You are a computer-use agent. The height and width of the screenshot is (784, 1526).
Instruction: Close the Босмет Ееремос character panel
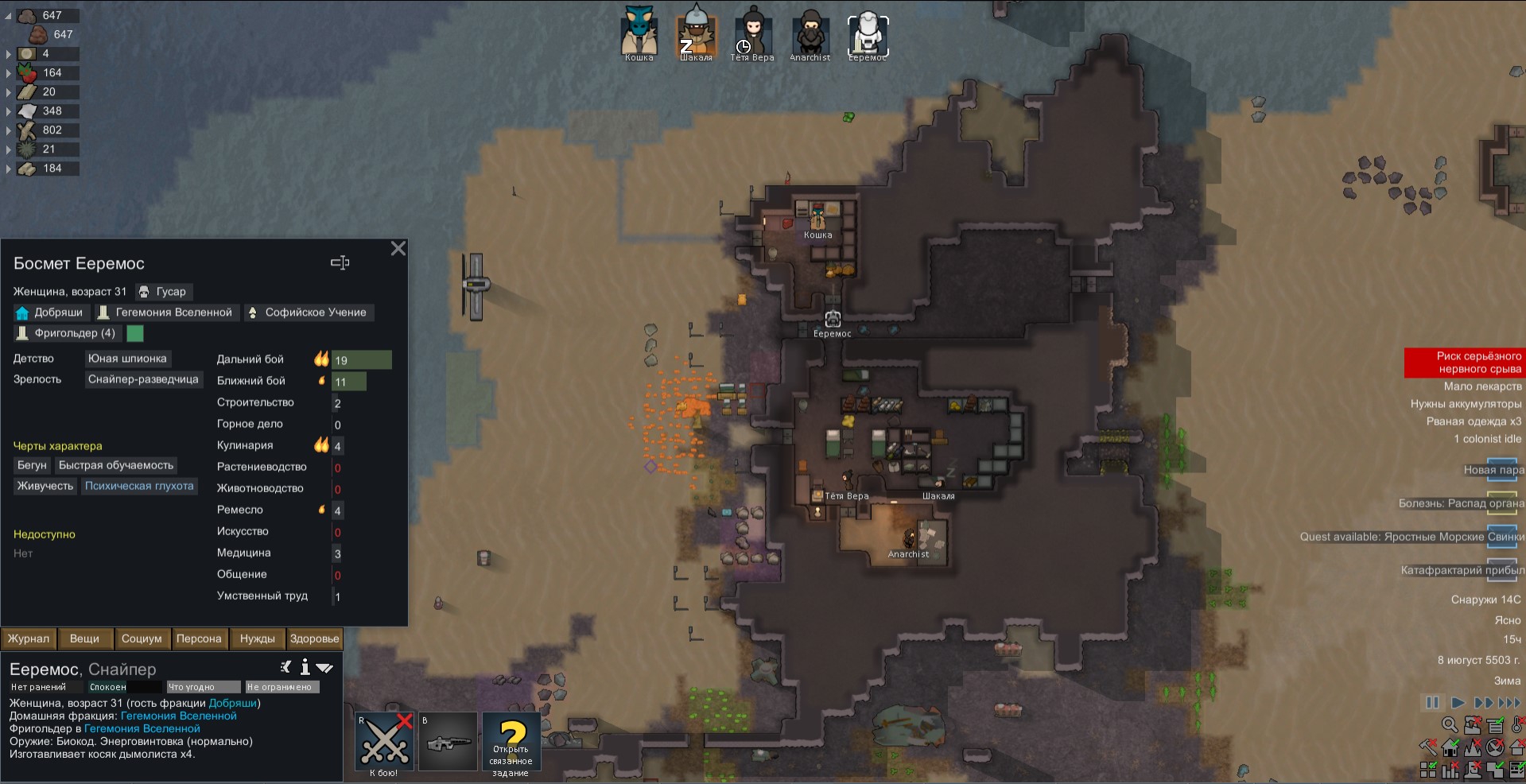point(398,249)
